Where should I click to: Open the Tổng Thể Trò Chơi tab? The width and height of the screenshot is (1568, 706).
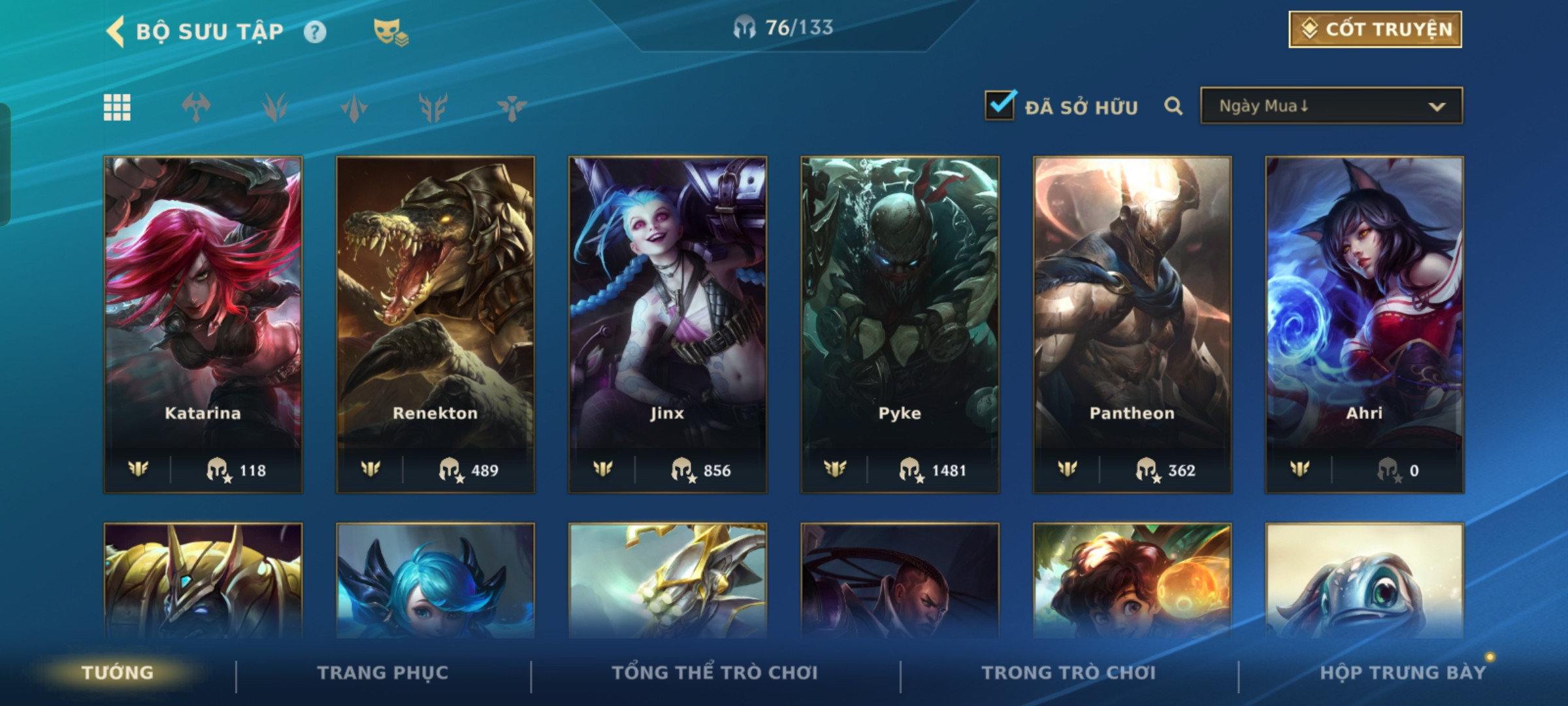click(x=715, y=673)
